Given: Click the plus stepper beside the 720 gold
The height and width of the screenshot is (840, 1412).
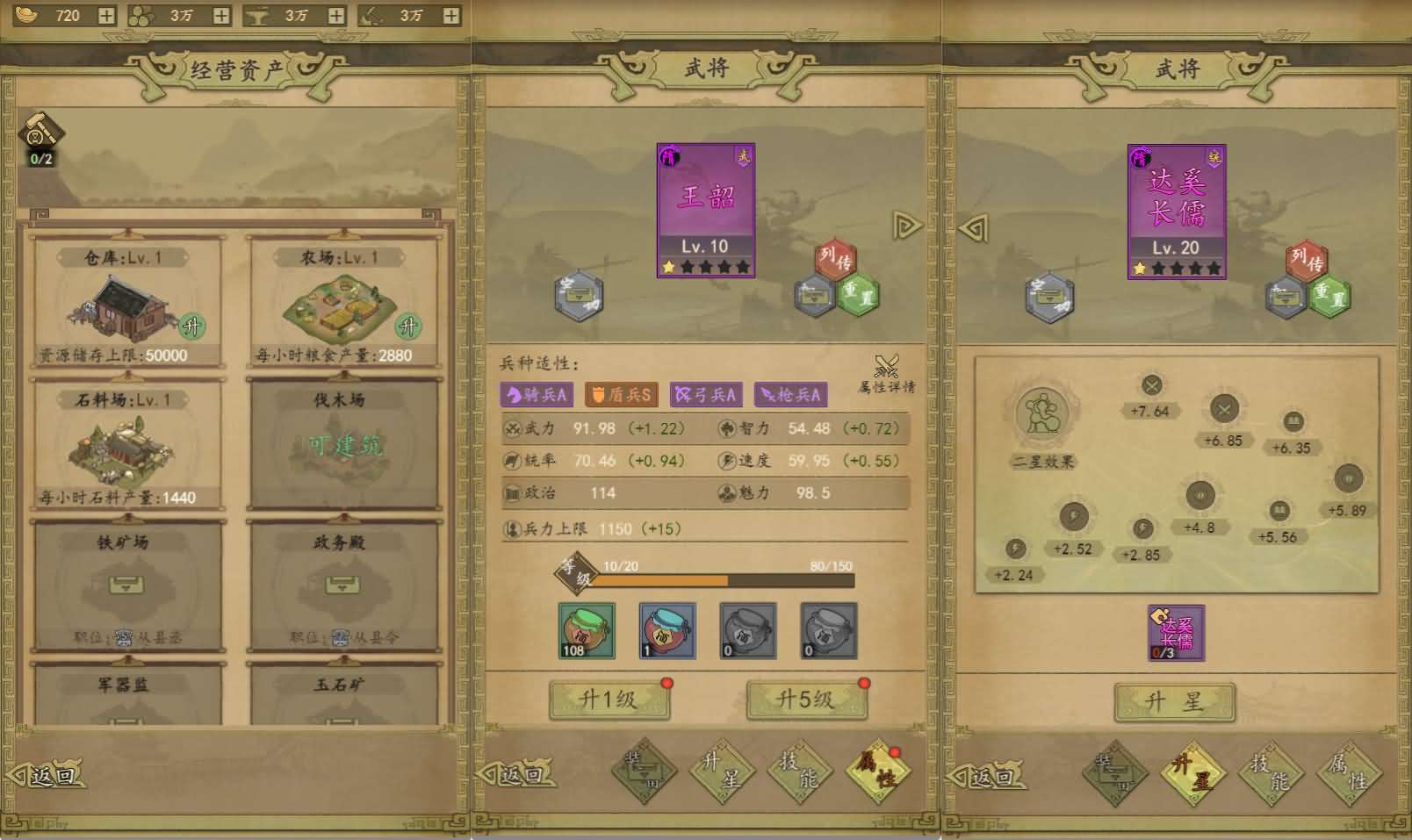Looking at the screenshot, I should pyautogui.click(x=107, y=15).
